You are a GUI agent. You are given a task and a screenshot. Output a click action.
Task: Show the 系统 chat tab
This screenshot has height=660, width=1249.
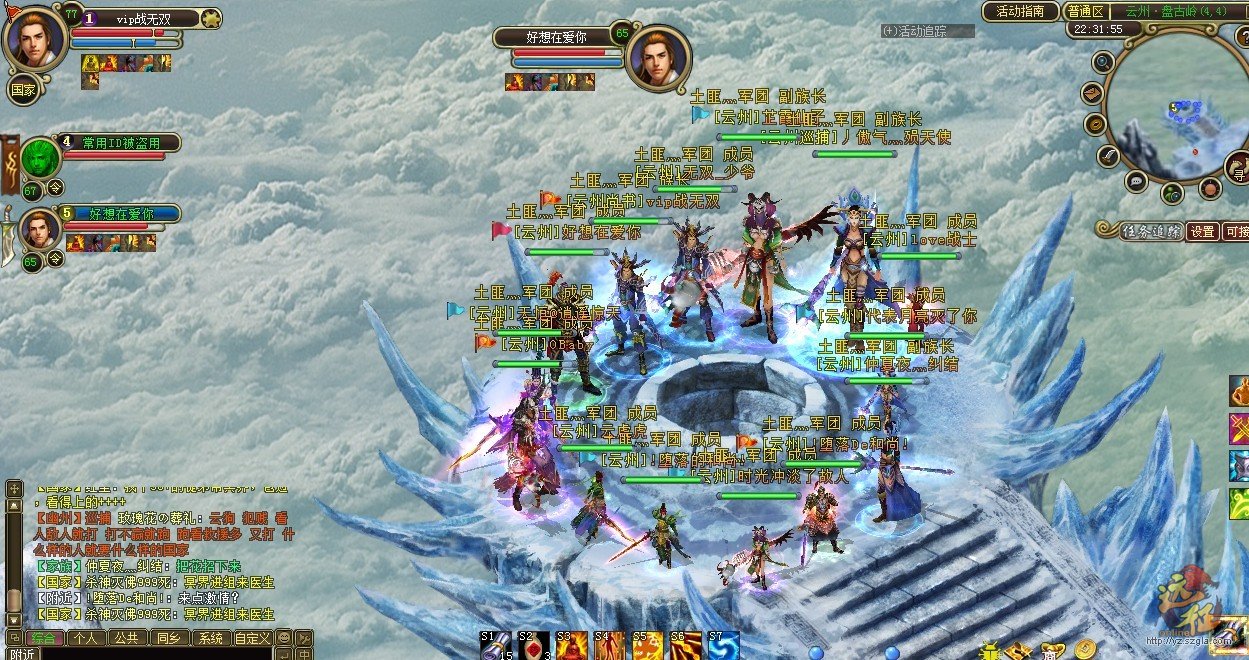210,638
